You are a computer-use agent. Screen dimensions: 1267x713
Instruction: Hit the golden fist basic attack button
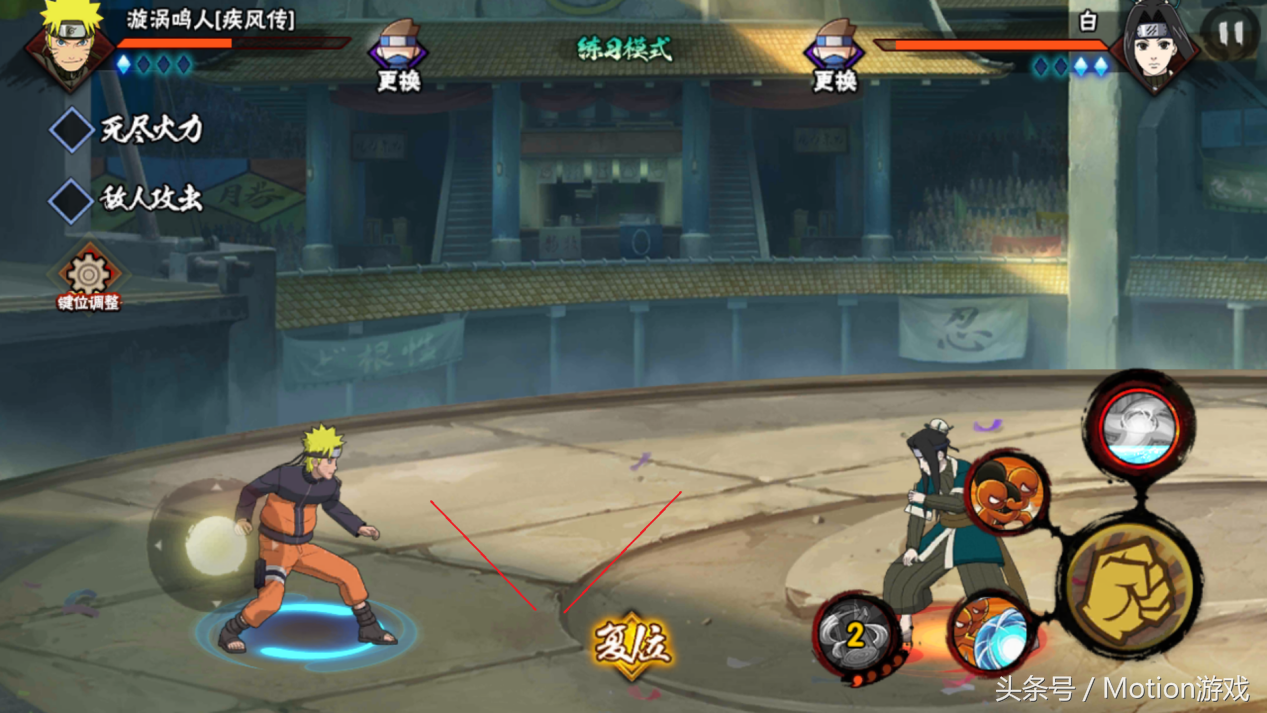[x=1130, y=586]
